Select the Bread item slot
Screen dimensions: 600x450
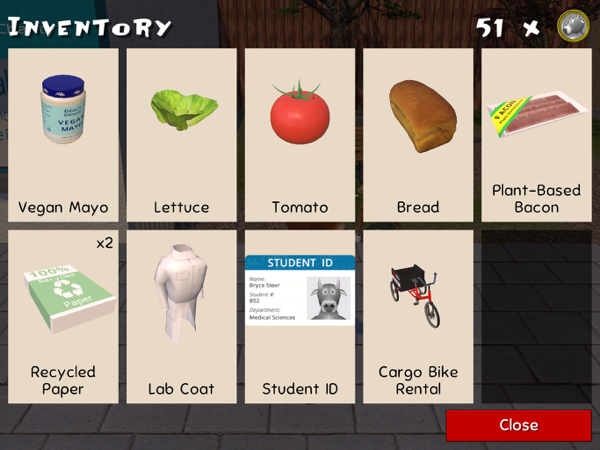418,135
